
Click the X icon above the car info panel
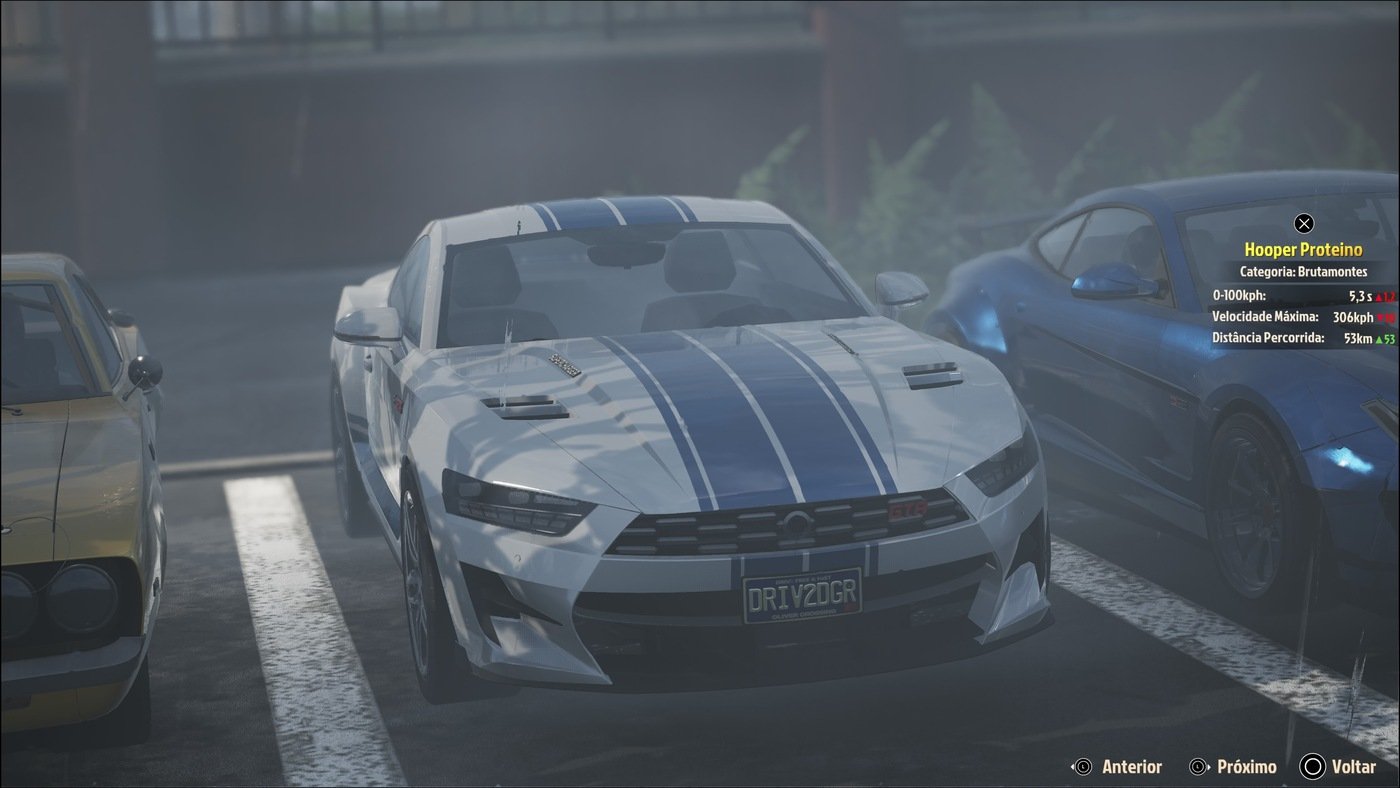click(x=1303, y=222)
